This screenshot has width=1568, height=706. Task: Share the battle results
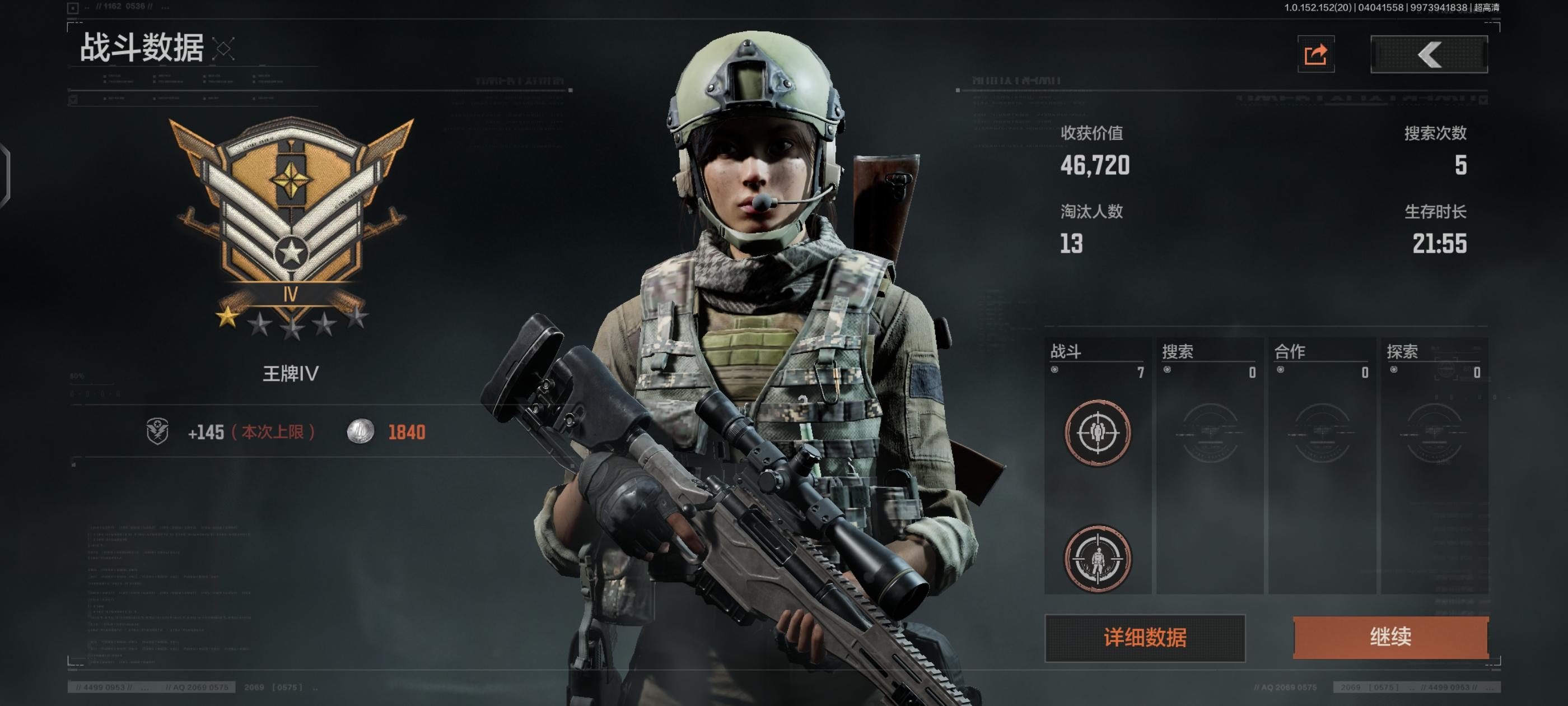1315,55
